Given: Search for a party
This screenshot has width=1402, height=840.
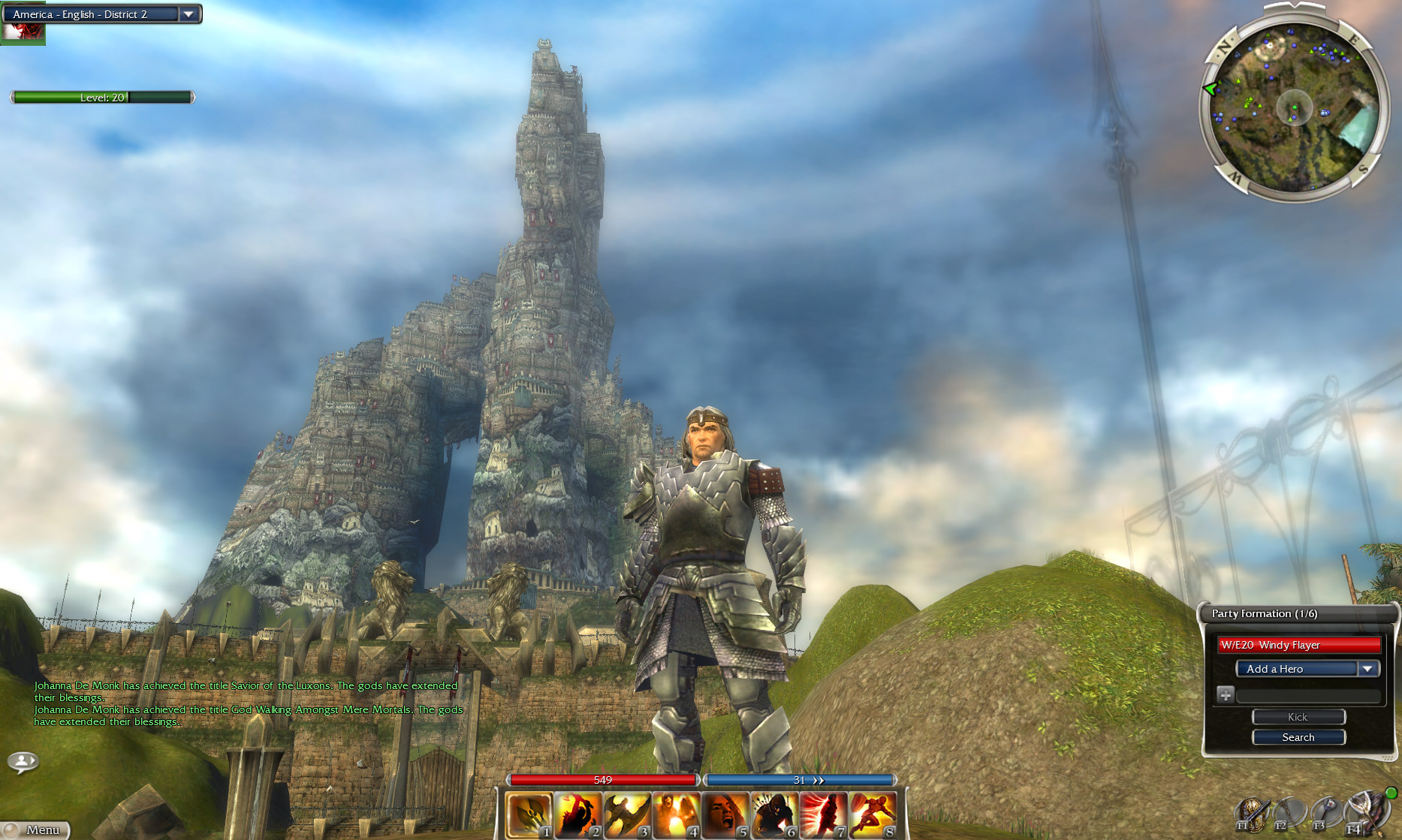Looking at the screenshot, I should [1298, 737].
